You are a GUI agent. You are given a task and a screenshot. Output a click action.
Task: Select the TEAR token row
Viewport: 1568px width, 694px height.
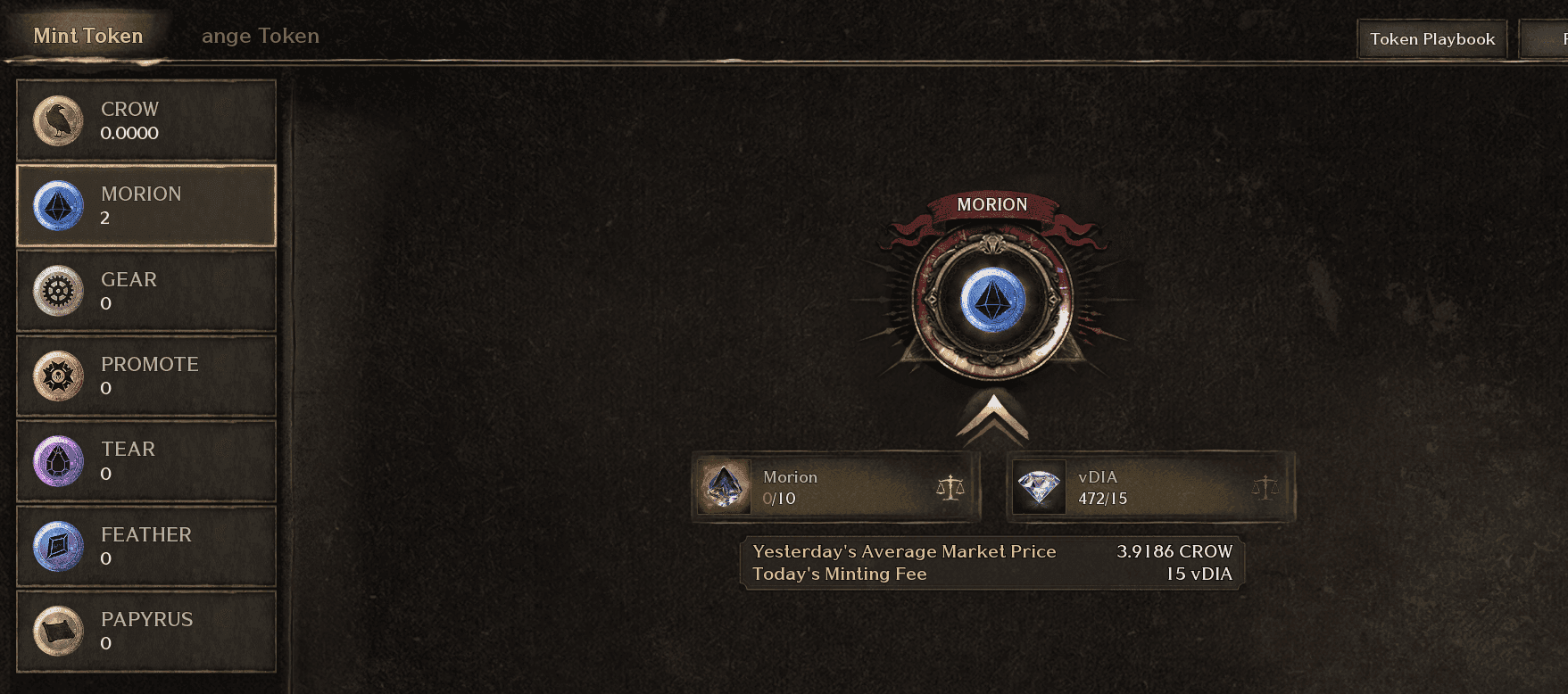tap(145, 460)
